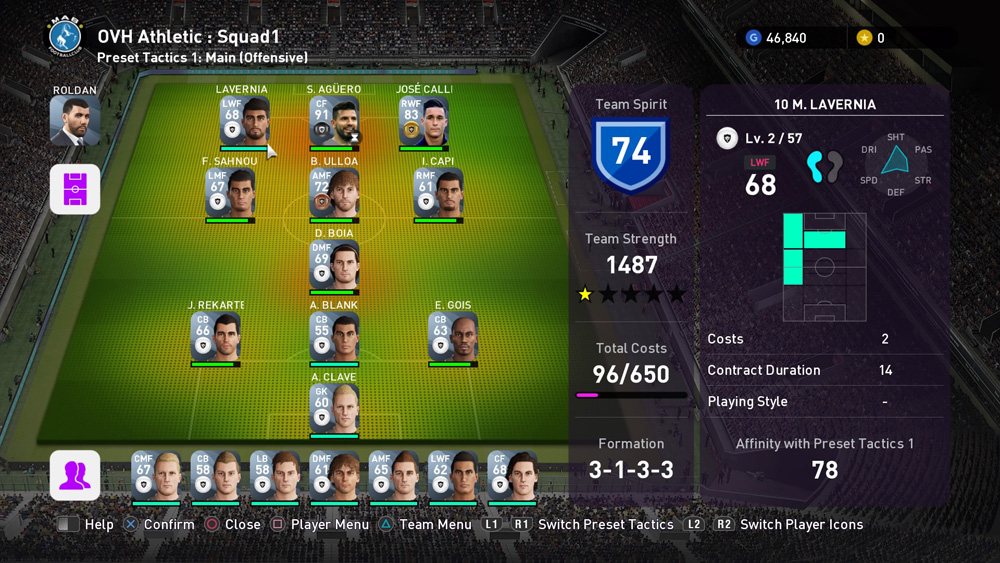Select the DMF 61 bench player

334,476
